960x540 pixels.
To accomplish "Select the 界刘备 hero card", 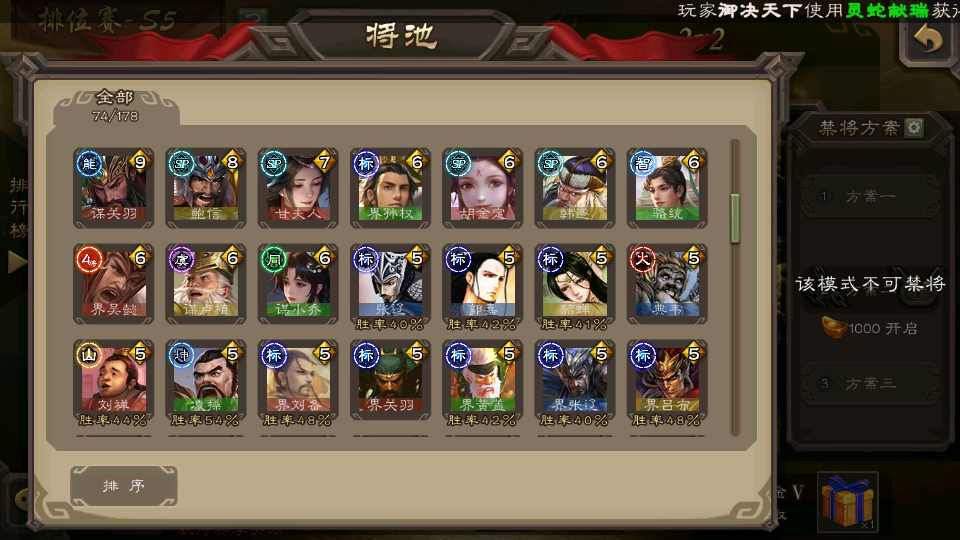I will [298, 380].
